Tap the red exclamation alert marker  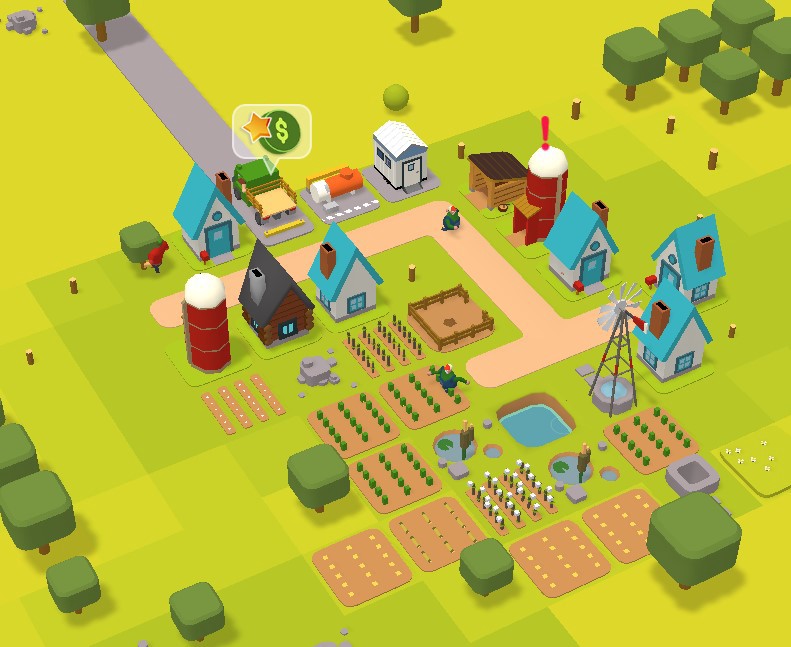(x=545, y=131)
